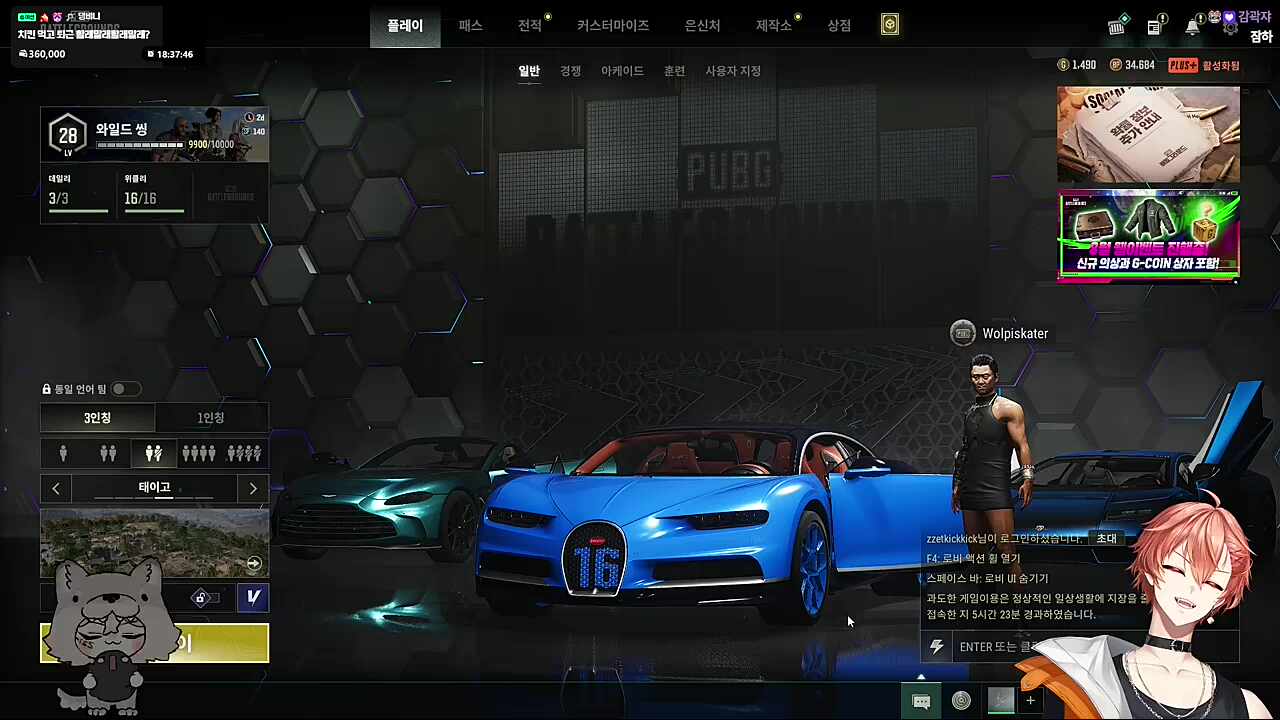Viewport: 1280px width, 720px height.
Task: Show the next map with right arrow
Action: (x=253, y=488)
